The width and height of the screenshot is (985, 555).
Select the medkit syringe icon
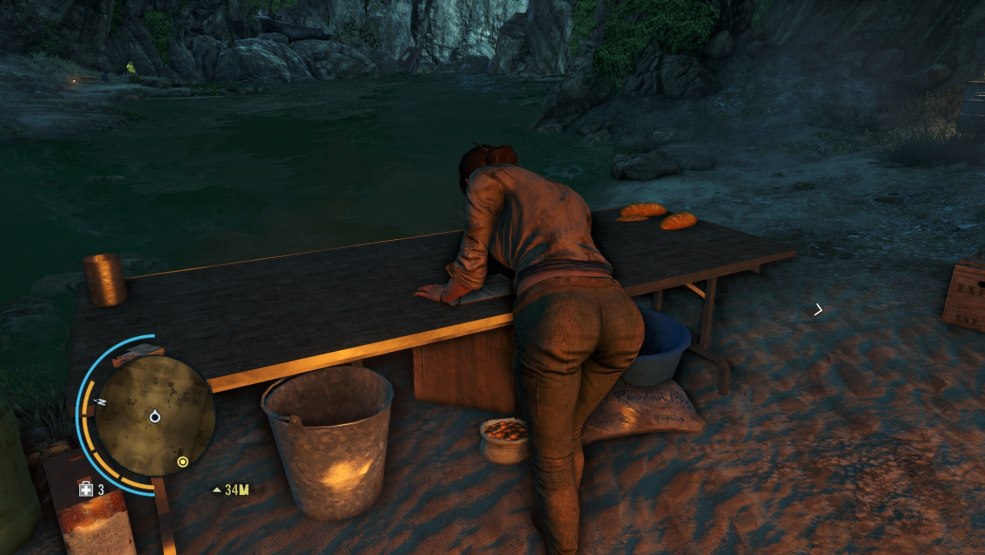[x=86, y=489]
